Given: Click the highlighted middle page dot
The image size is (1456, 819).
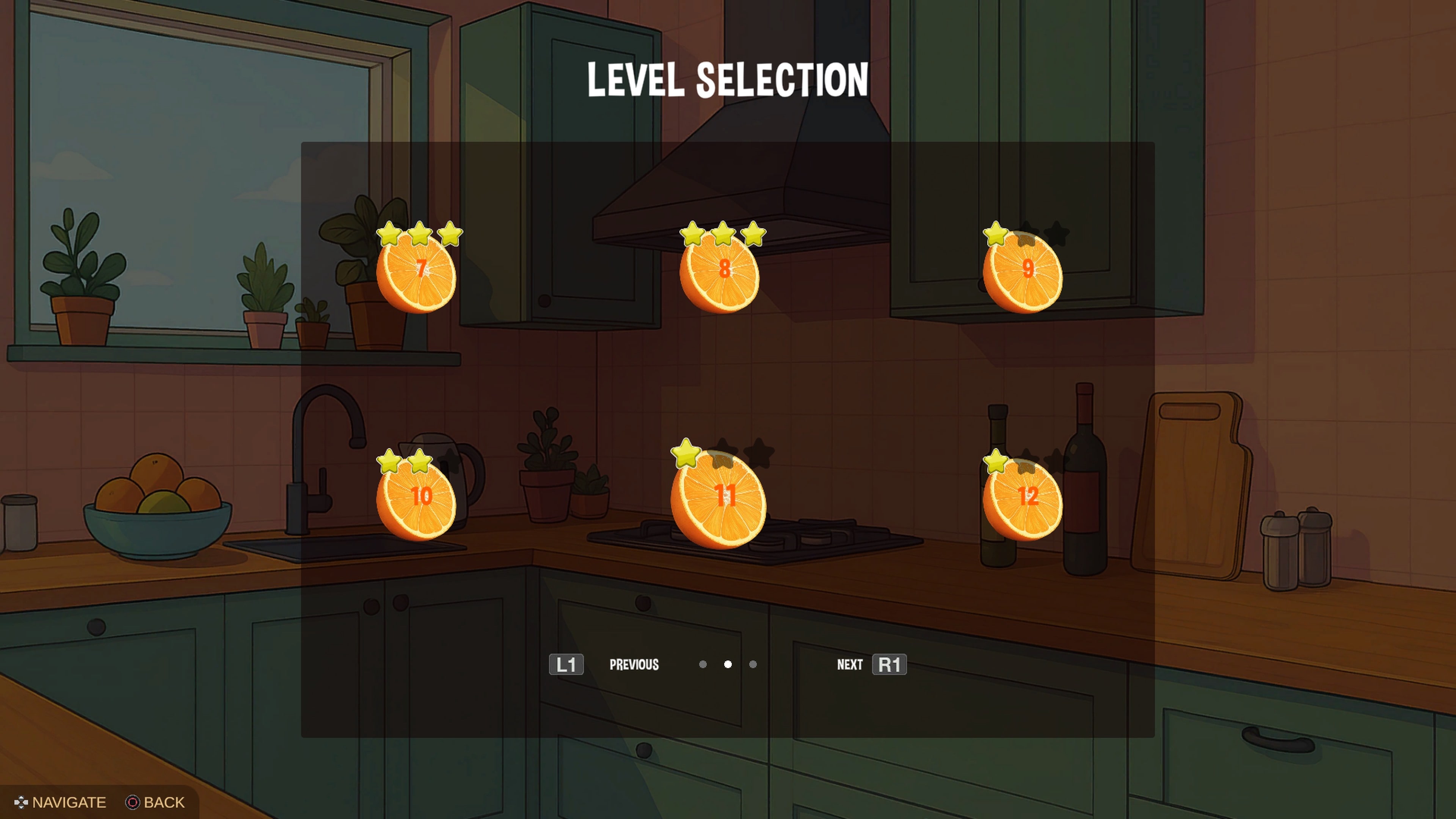Looking at the screenshot, I should coord(728,665).
